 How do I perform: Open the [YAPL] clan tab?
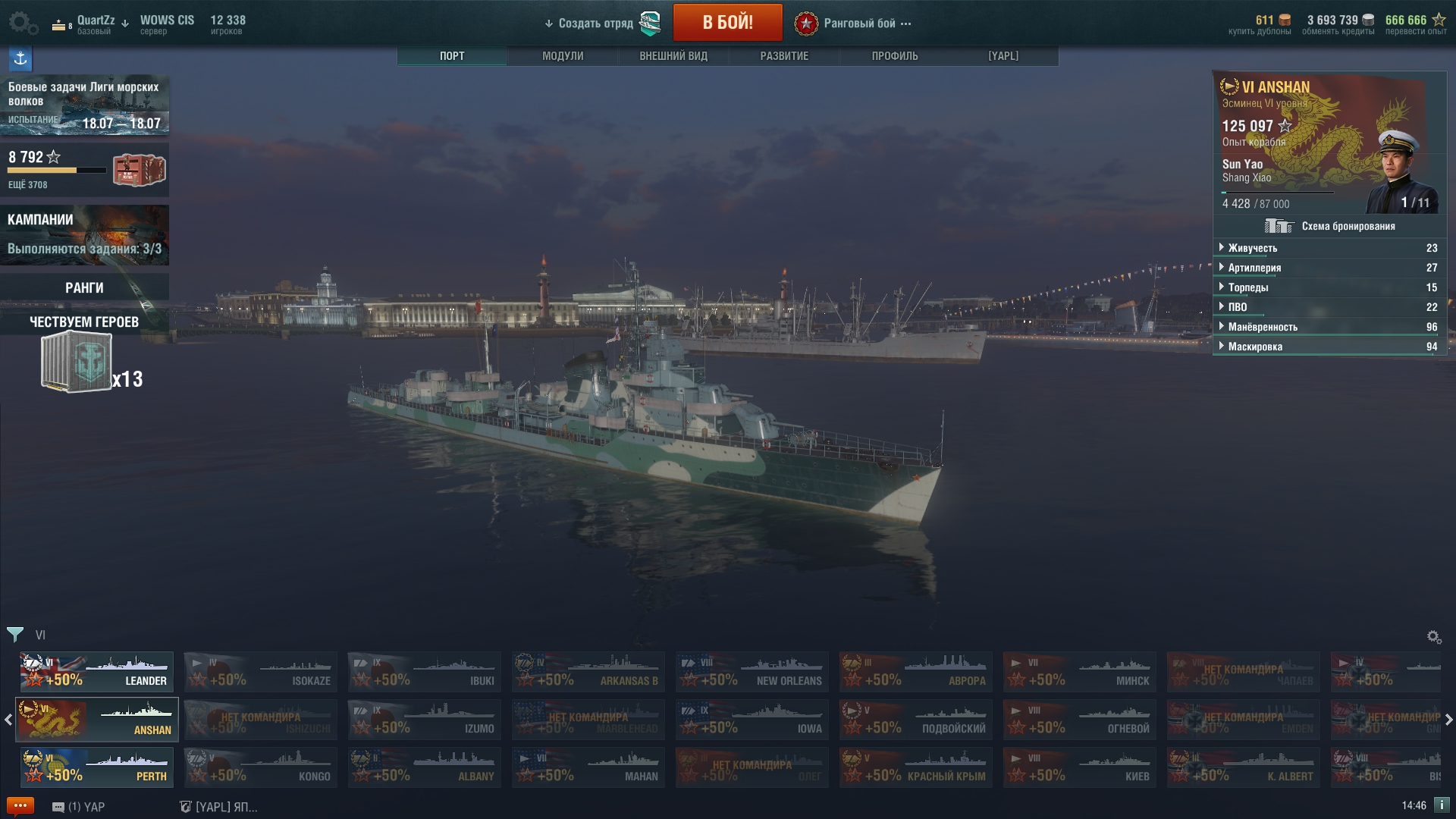(1003, 56)
